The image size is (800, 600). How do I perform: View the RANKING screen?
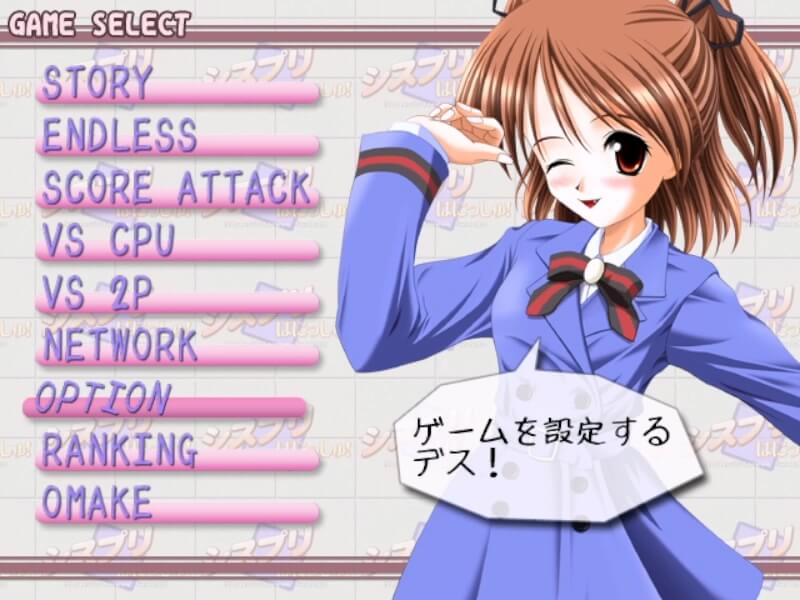119,452
